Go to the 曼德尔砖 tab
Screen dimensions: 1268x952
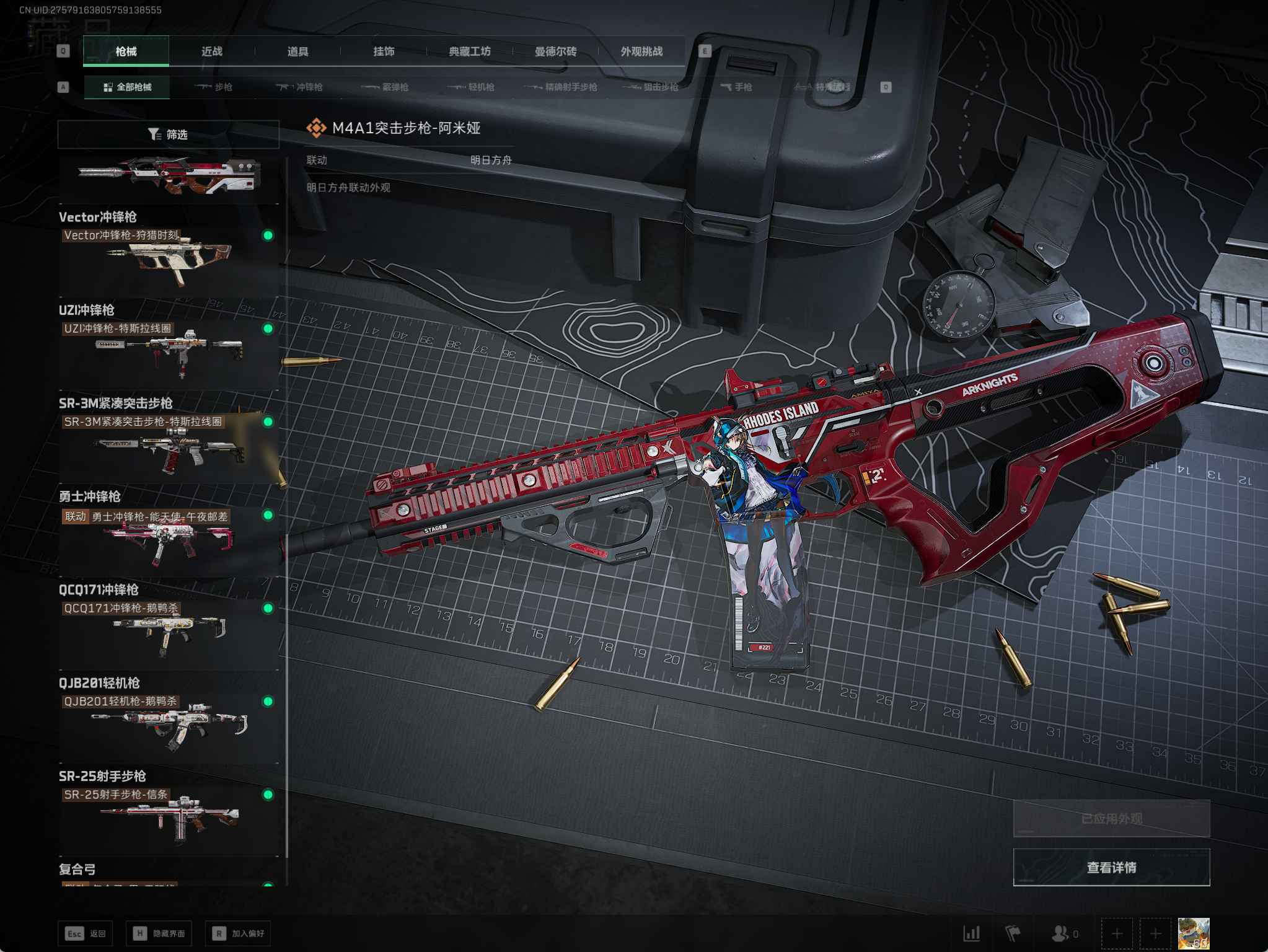555,51
